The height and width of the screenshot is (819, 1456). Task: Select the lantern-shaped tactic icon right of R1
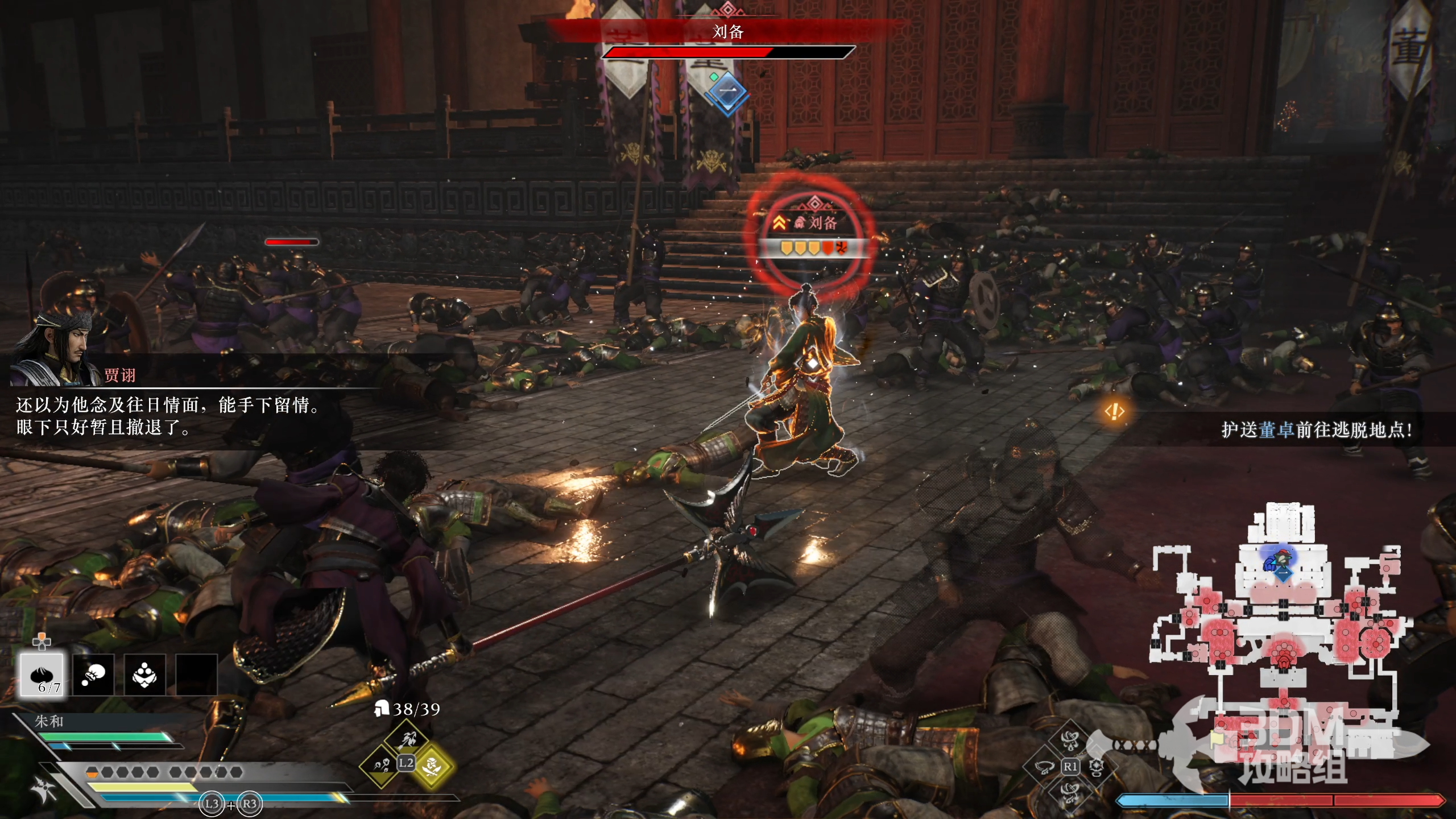coord(1097,767)
